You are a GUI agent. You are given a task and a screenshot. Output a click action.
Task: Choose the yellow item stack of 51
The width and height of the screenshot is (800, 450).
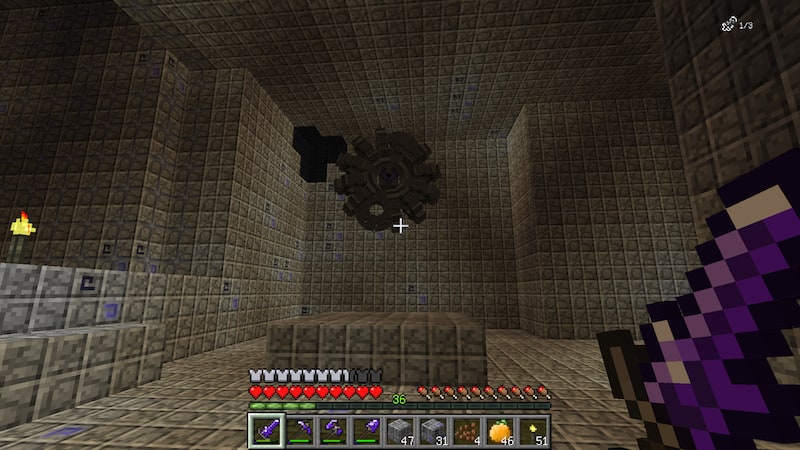click(x=535, y=431)
